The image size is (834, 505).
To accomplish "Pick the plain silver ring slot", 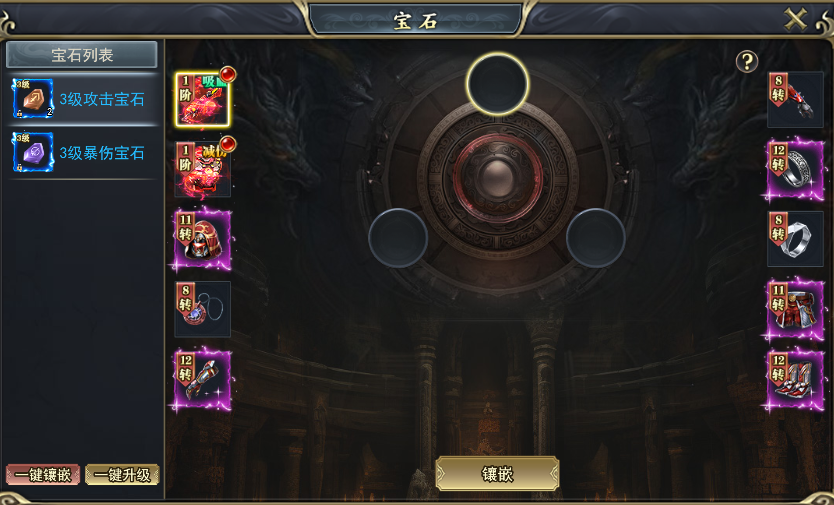I will pyautogui.click(x=795, y=239).
